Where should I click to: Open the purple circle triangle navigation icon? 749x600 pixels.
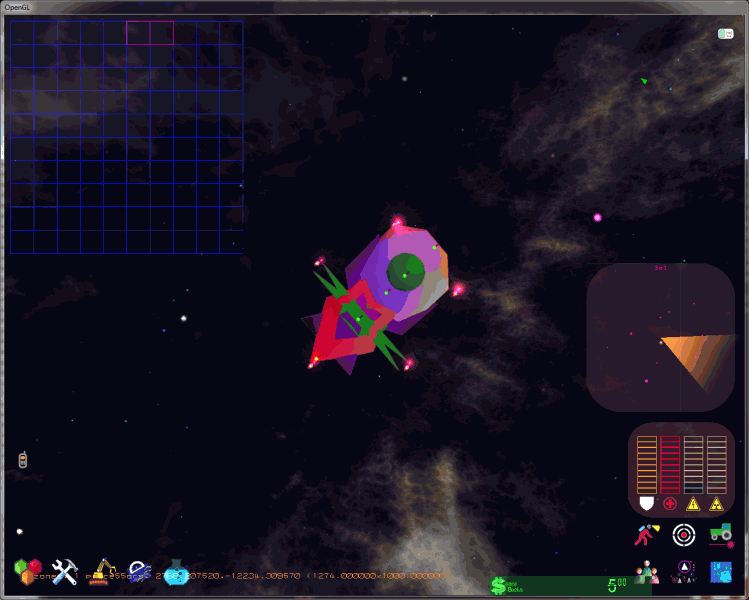coord(684,571)
